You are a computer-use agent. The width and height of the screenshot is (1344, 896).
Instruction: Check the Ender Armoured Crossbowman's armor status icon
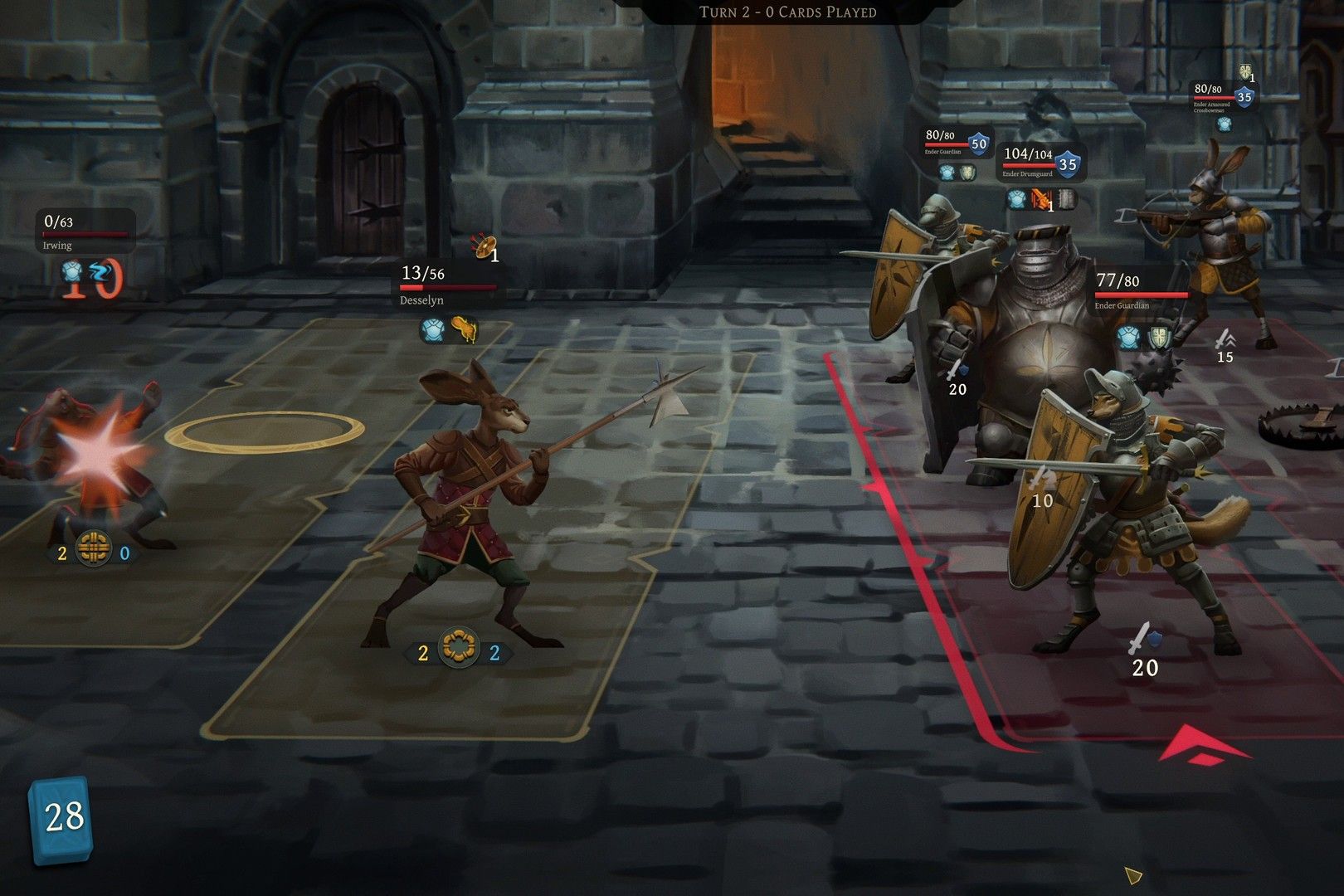pos(1224,124)
